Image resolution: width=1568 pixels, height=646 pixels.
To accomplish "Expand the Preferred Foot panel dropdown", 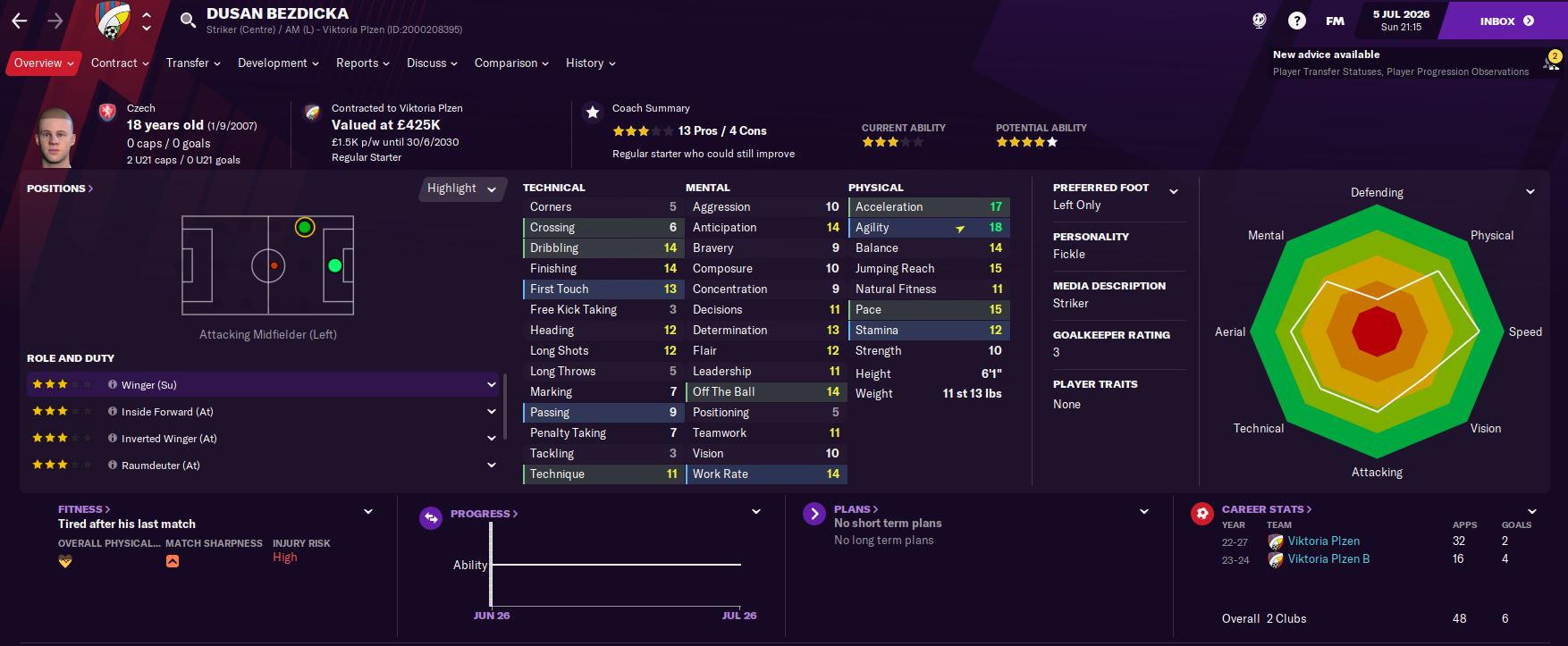I will (x=1174, y=191).
